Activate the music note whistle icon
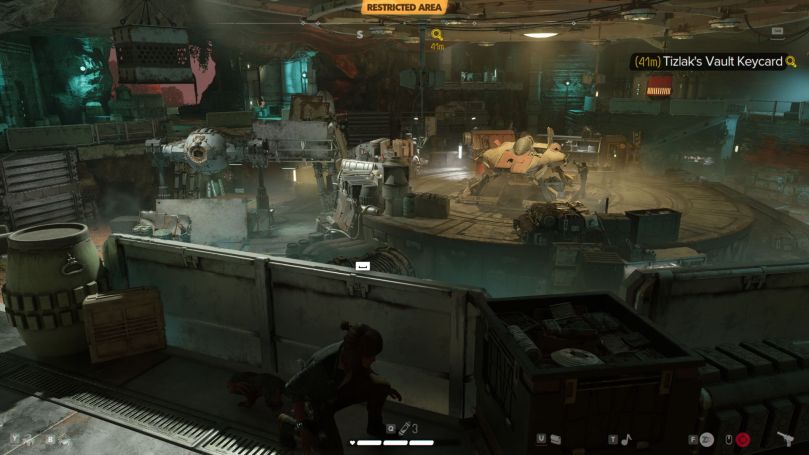 pos(627,438)
